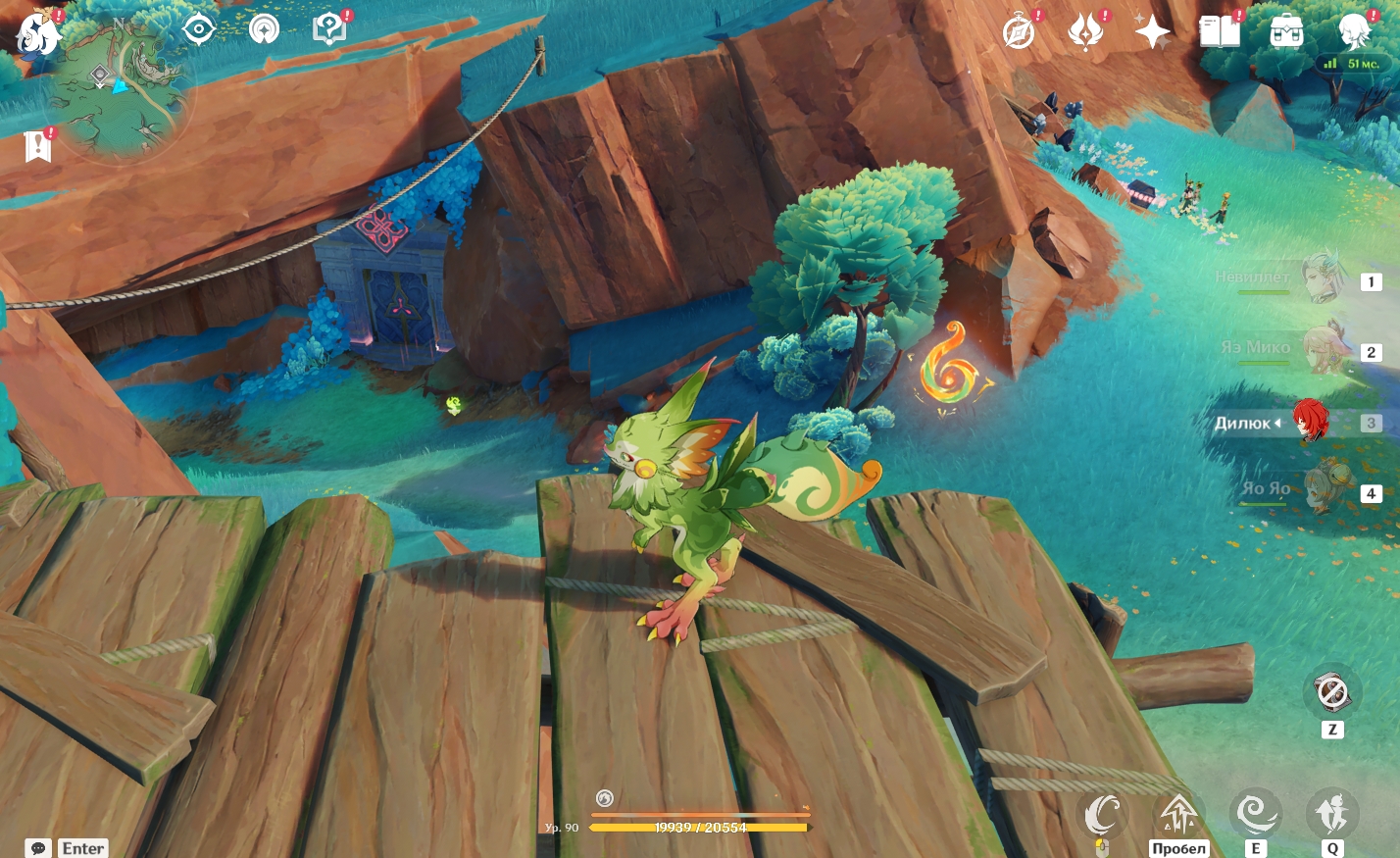
Task: Open the compass events icon
Action: pos(1020,31)
